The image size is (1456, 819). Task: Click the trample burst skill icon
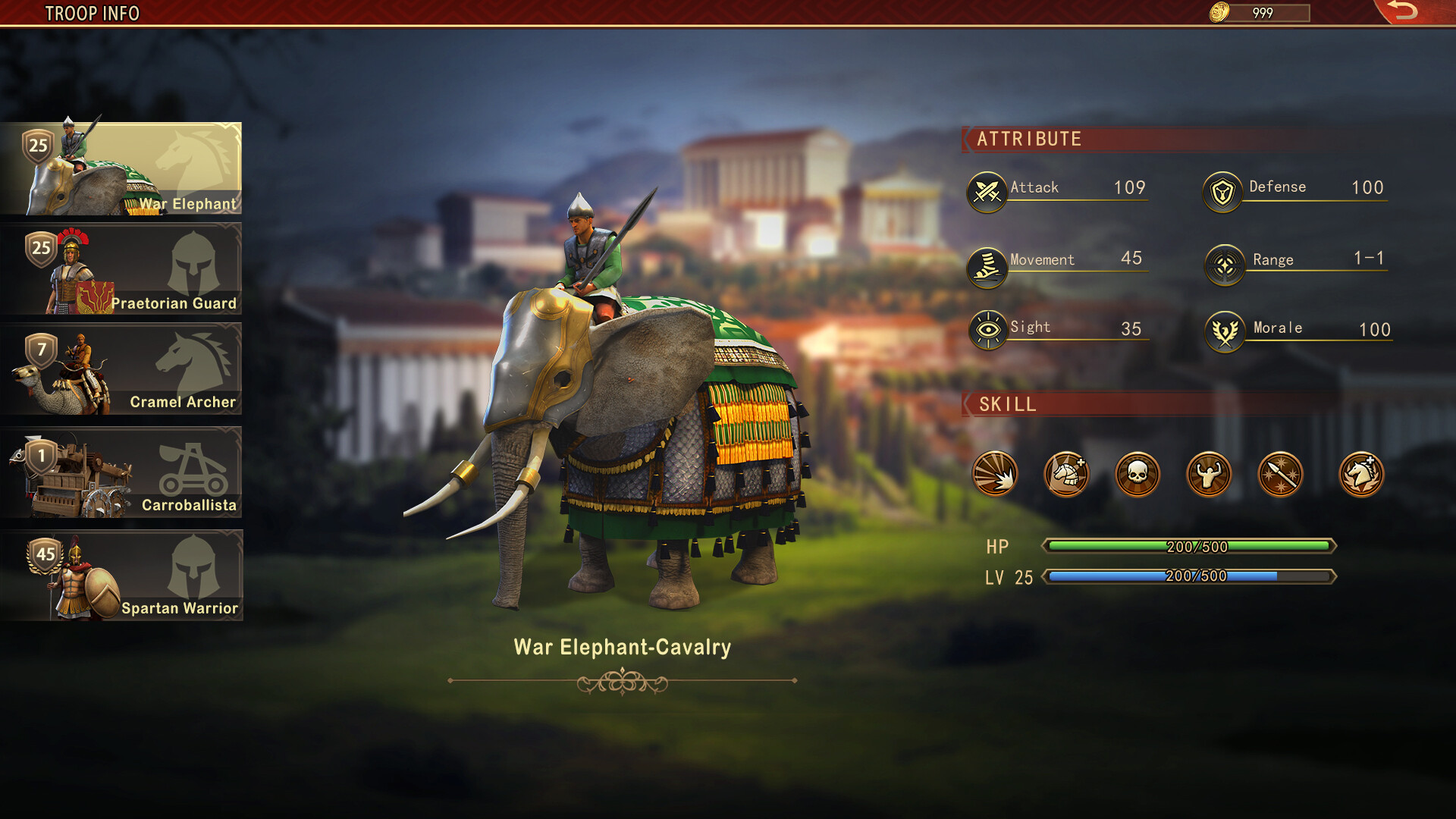pos(995,474)
